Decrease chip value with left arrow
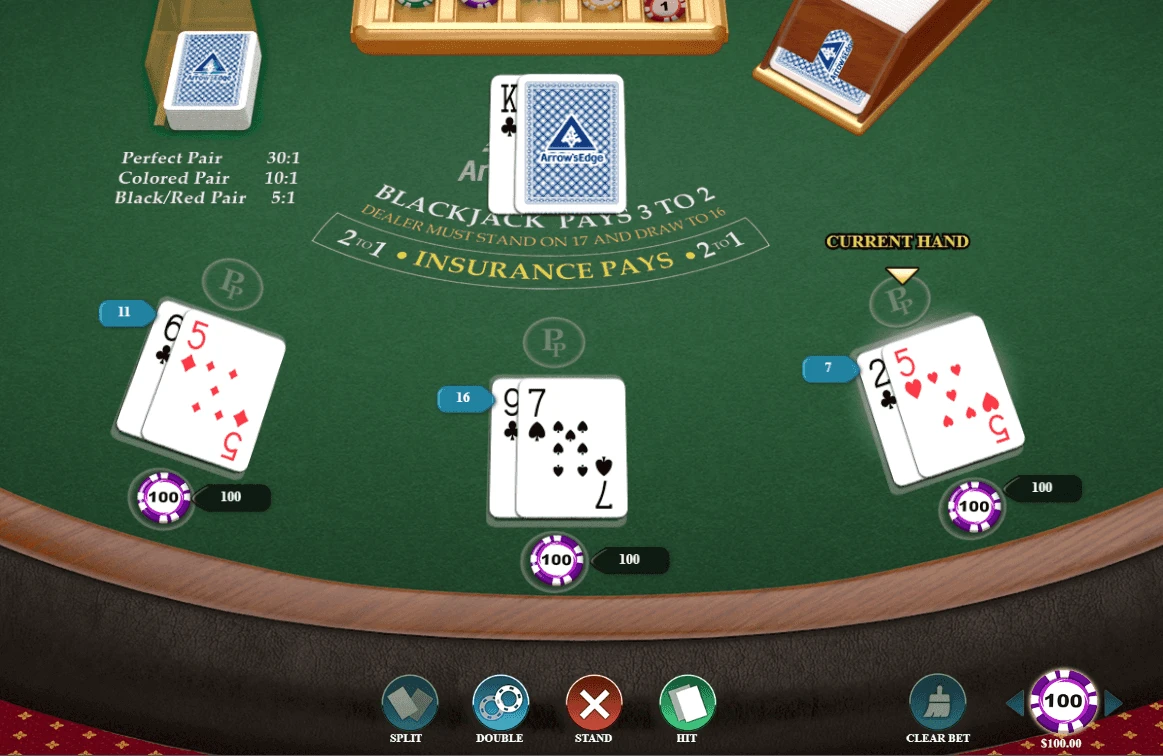The width and height of the screenshot is (1163, 756). pos(1015,703)
